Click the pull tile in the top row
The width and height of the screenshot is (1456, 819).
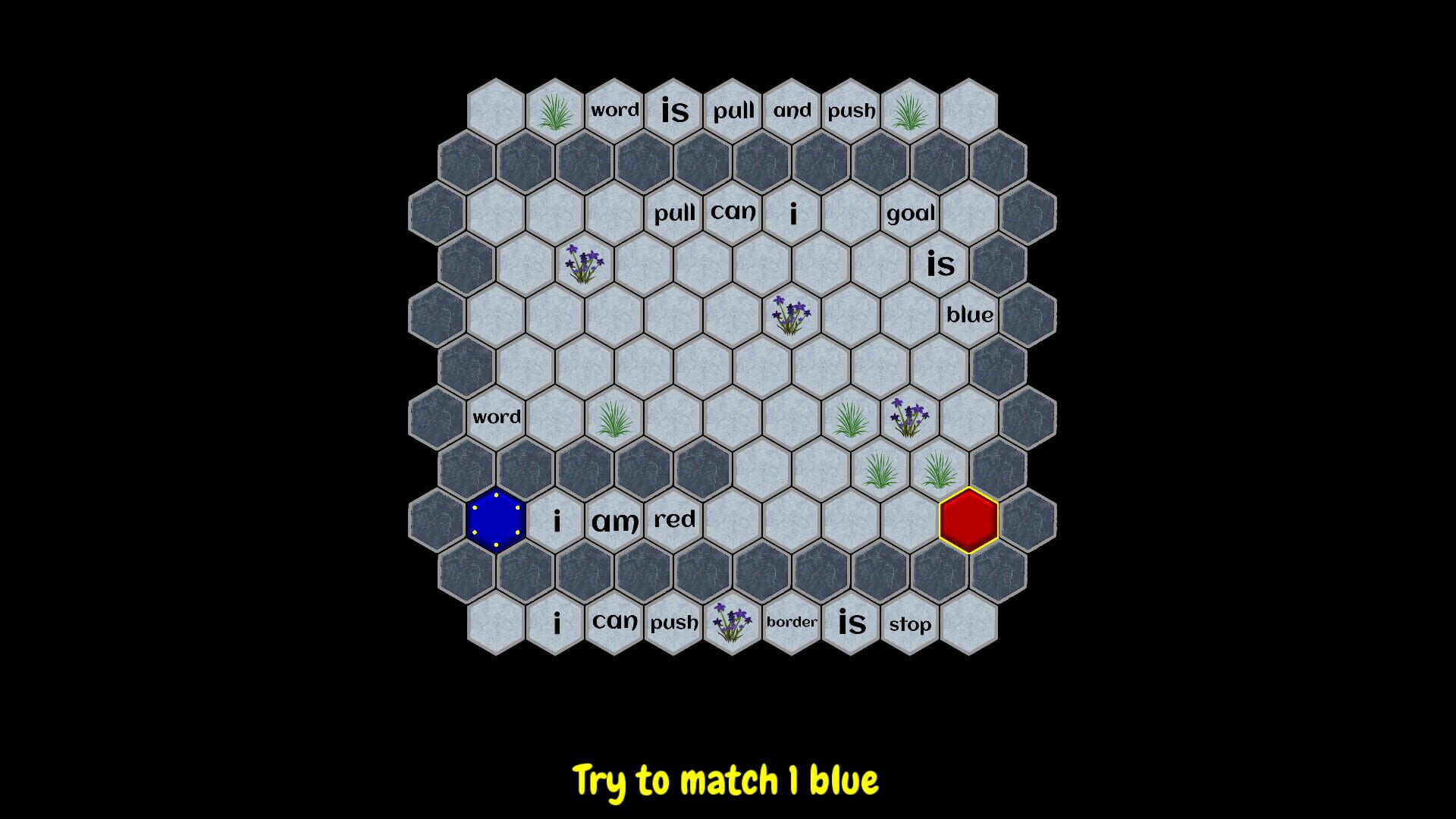coord(733,110)
